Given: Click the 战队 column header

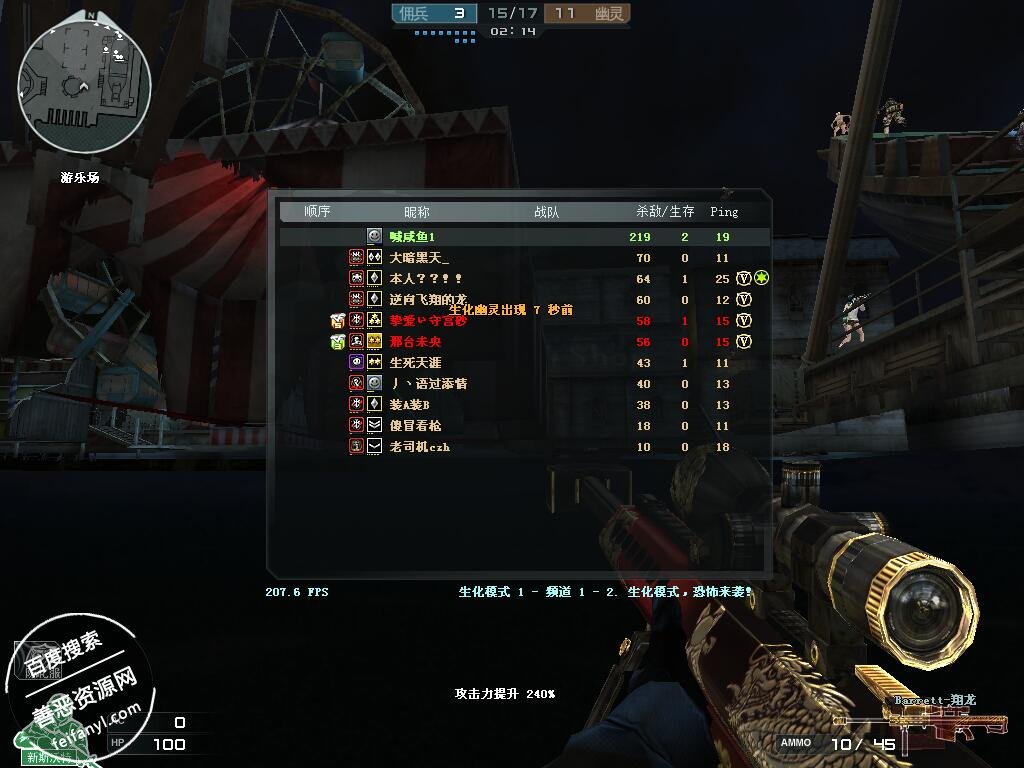Looking at the screenshot, I should [x=546, y=212].
